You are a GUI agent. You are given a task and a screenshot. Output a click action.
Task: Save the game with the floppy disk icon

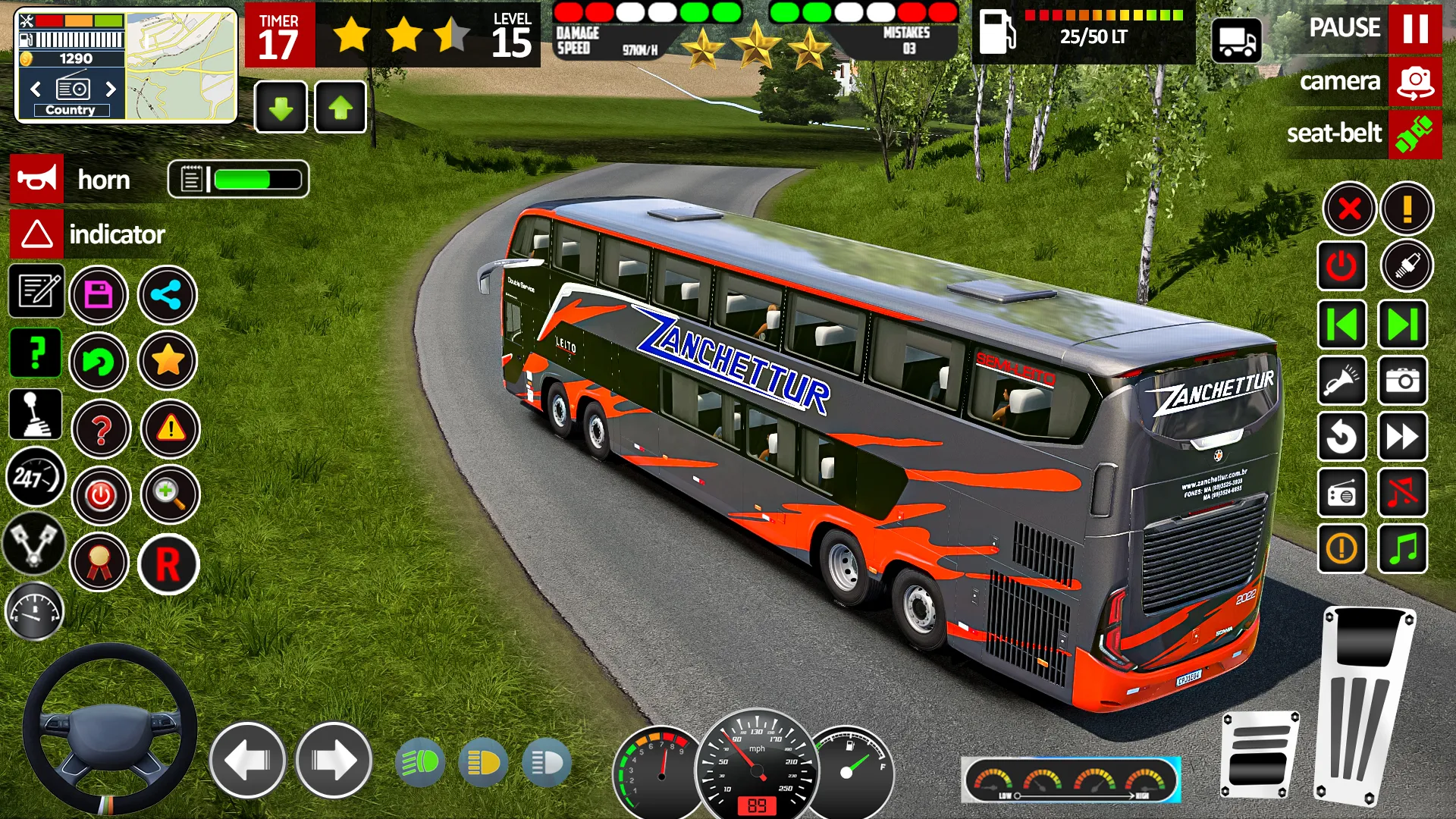[99, 295]
